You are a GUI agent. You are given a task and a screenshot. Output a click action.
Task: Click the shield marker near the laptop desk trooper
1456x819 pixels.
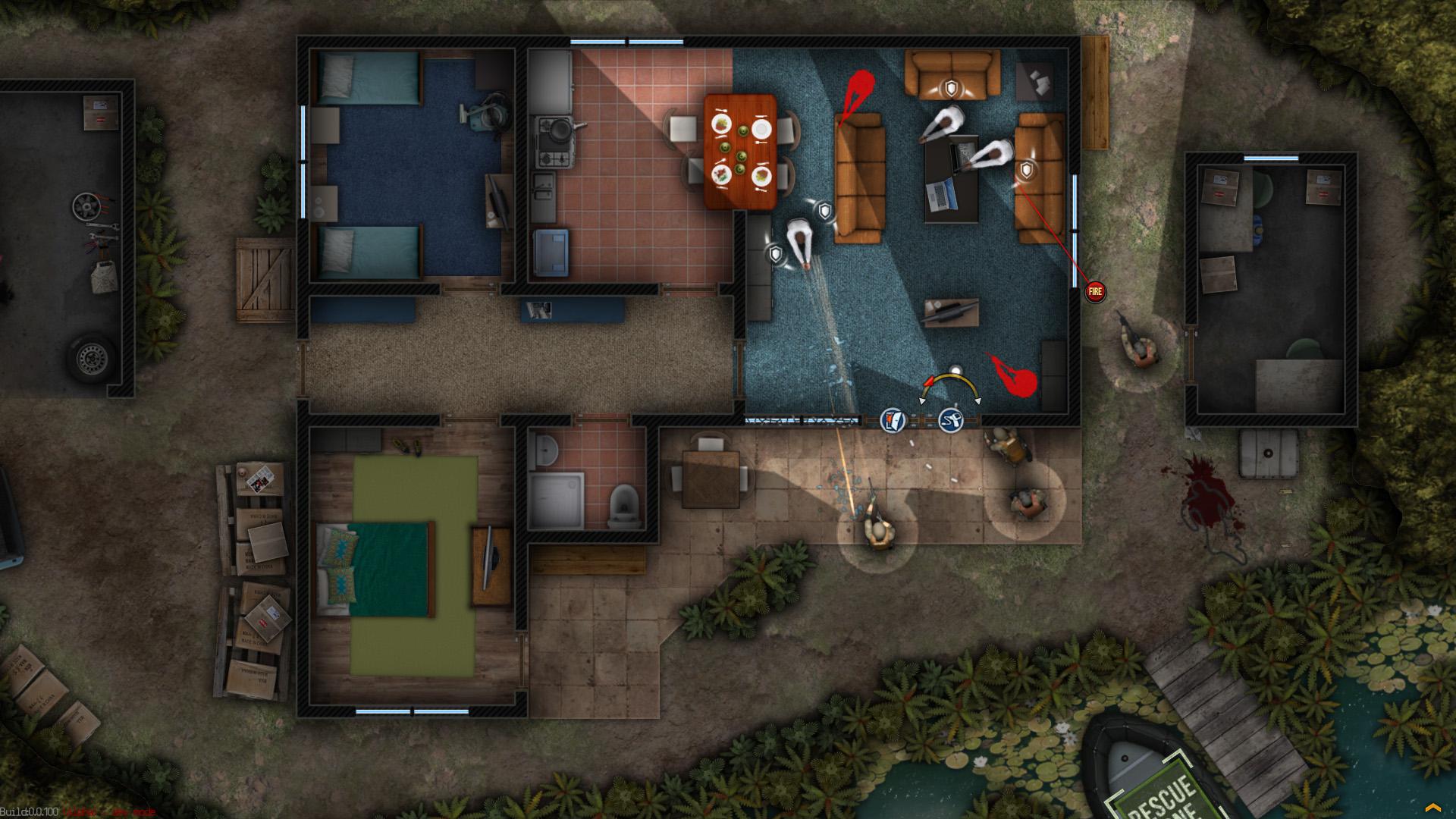pos(1025,171)
